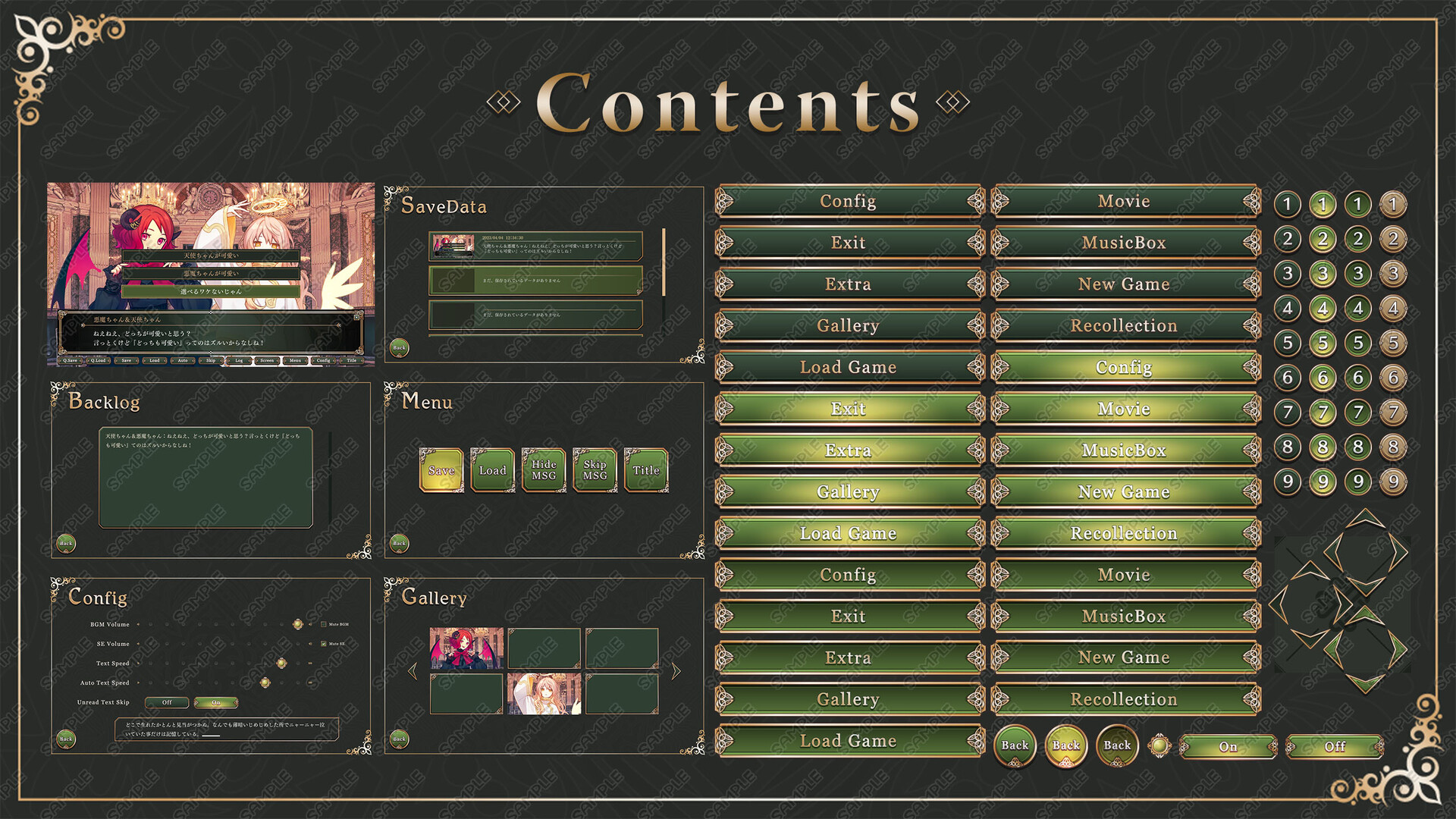1456x819 pixels.
Task: Click the circular number 1 icon
Action: click(1287, 203)
